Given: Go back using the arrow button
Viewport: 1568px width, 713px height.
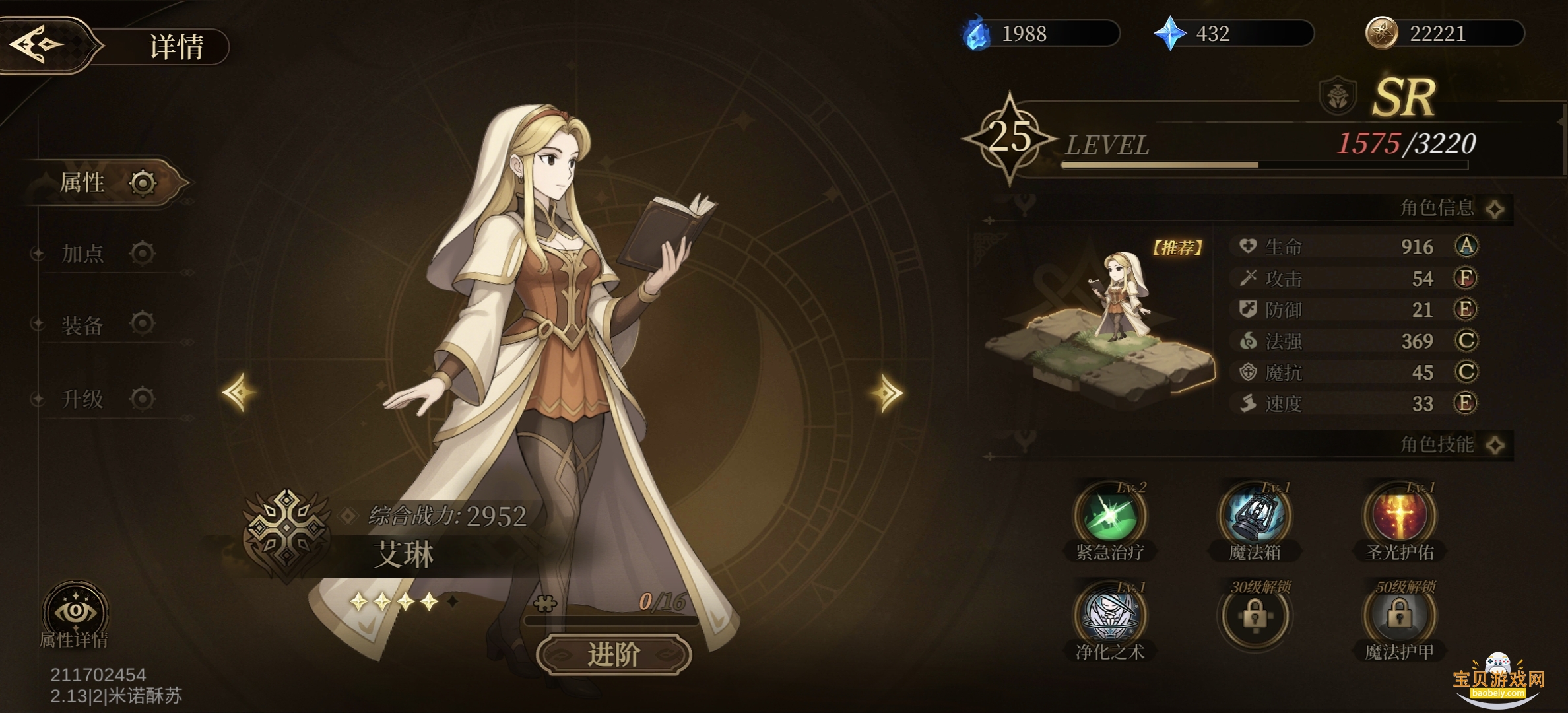Looking at the screenshot, I should (38, 45).
